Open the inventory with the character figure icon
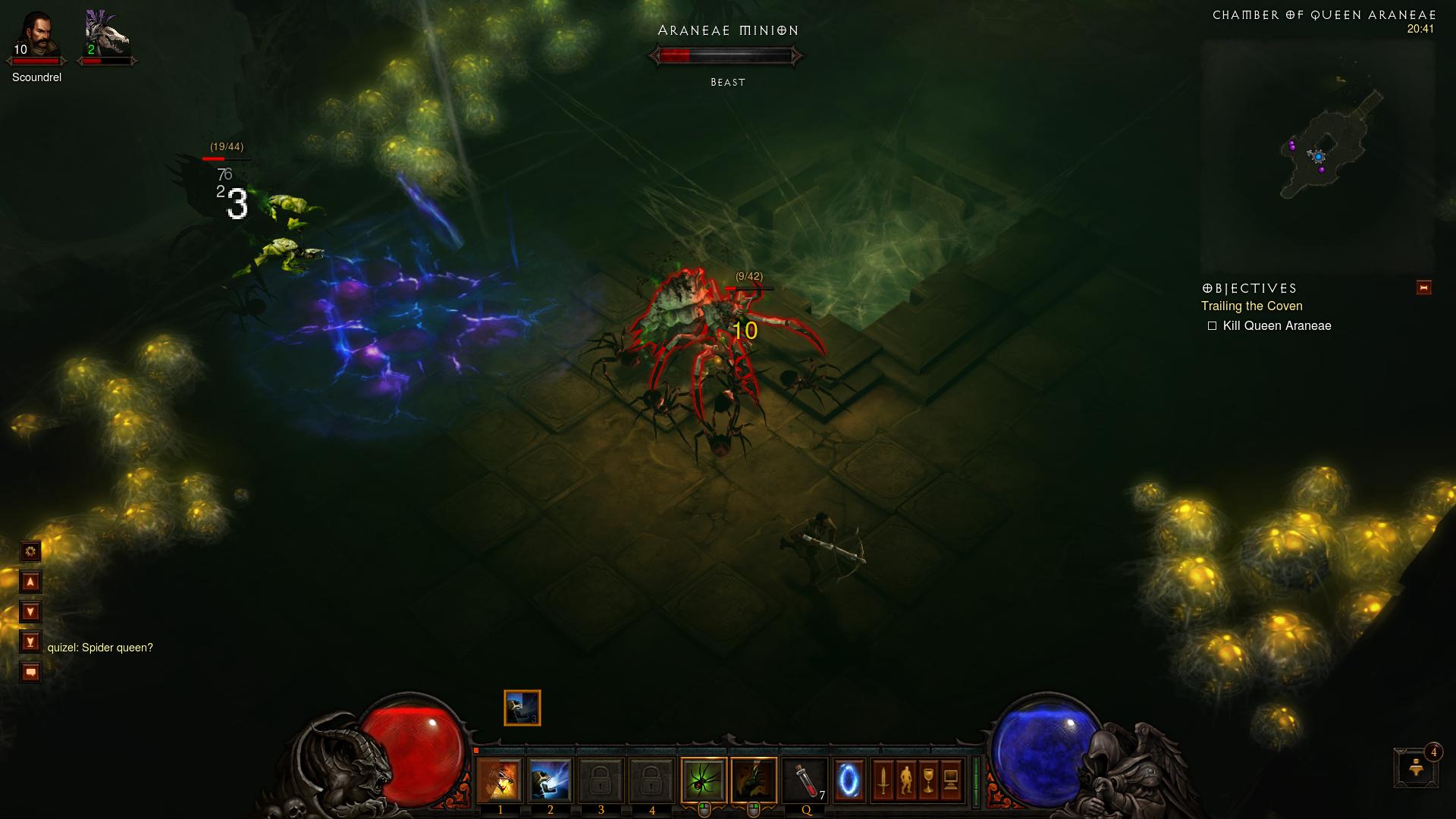Image resolution: width=1456 pixels, height=819 pixels. [906, 780]
